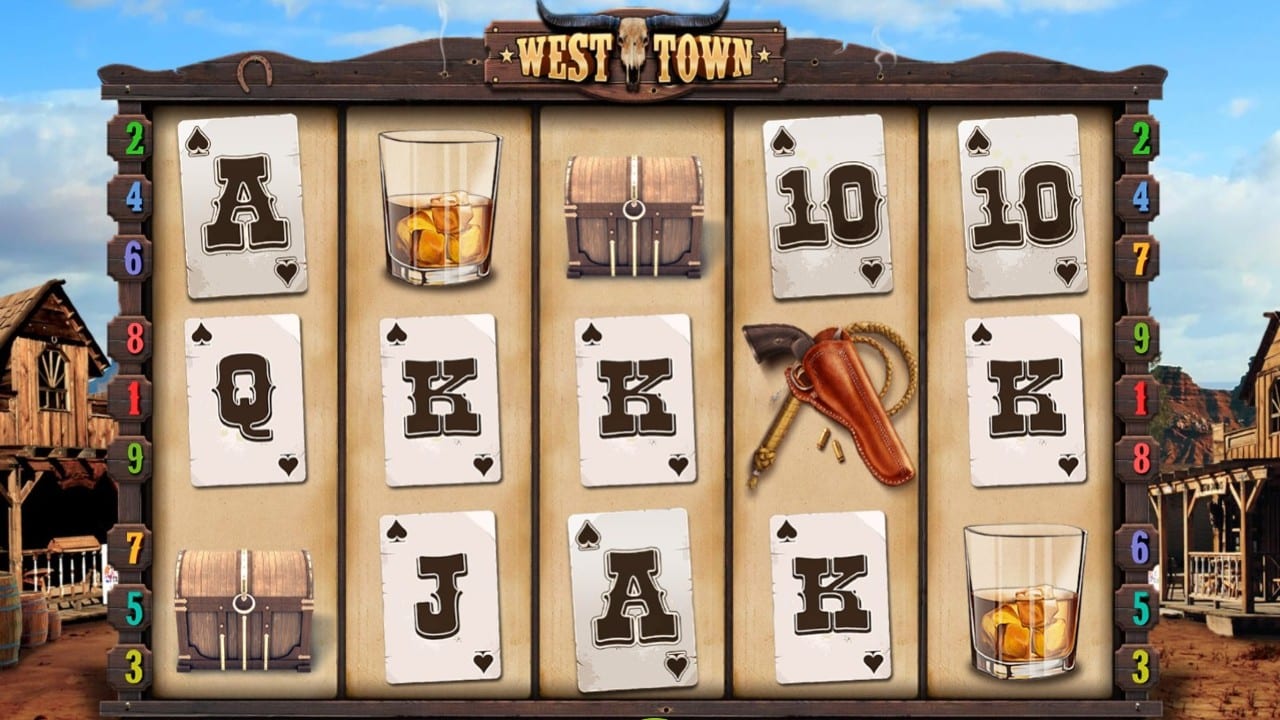The width and height of the screenshot is (1280, 720).
Task: Select payline 7 on the left rail
Action: coord(135,545)
